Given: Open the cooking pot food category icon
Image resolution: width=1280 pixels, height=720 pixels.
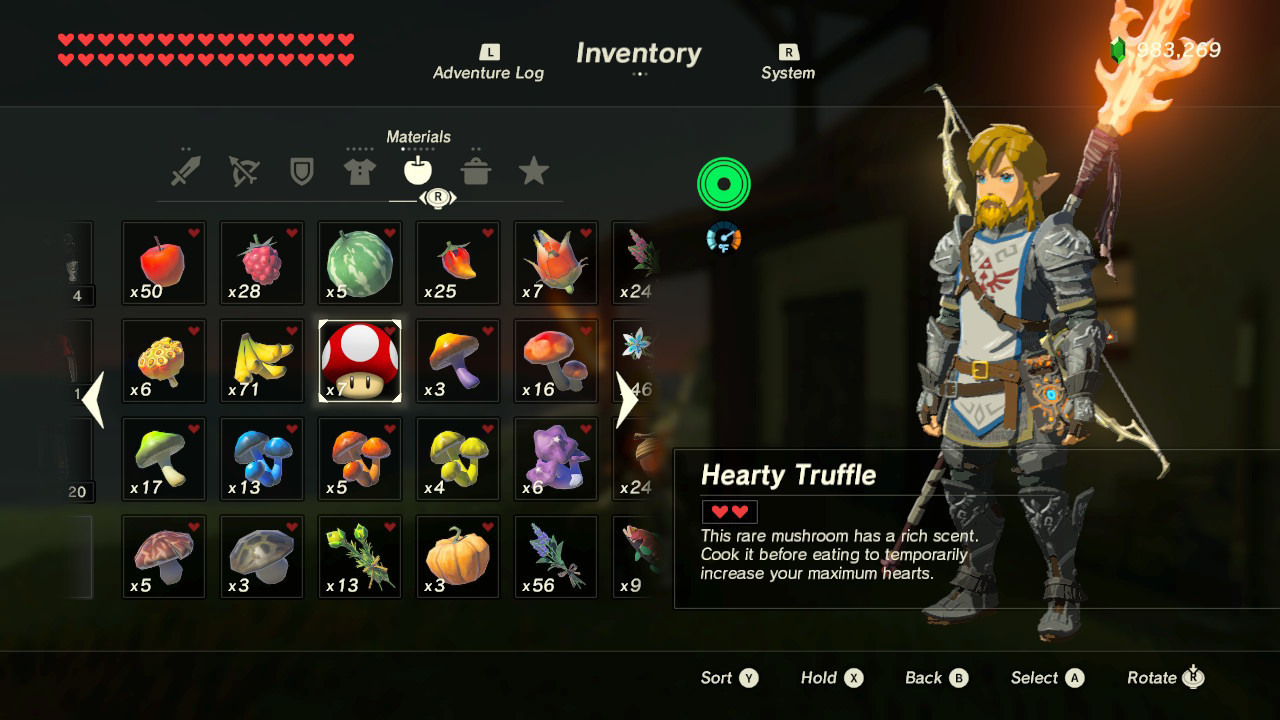Looking at the screenshot, I should (477, 171).
